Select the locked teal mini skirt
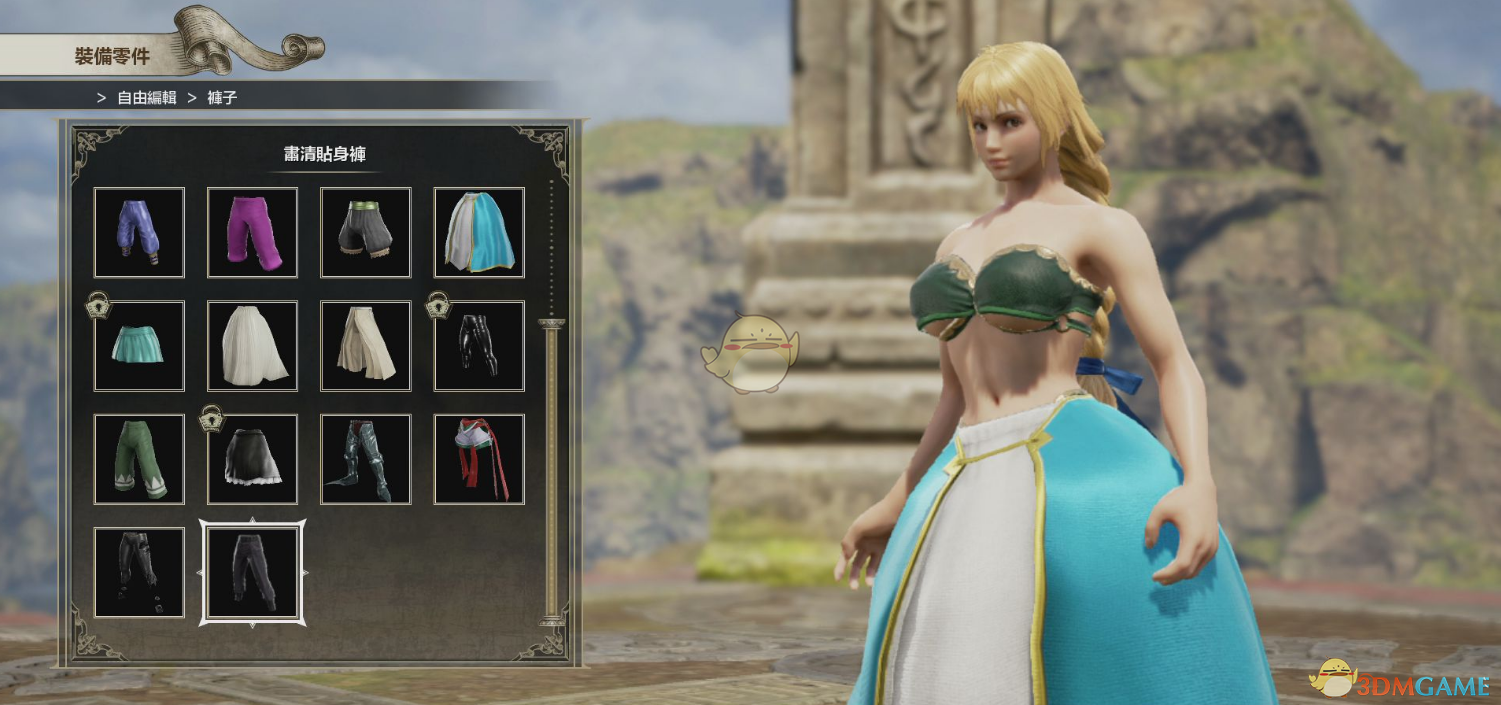The width and height of the screenshot is (1501, 705). coord(139,345)
